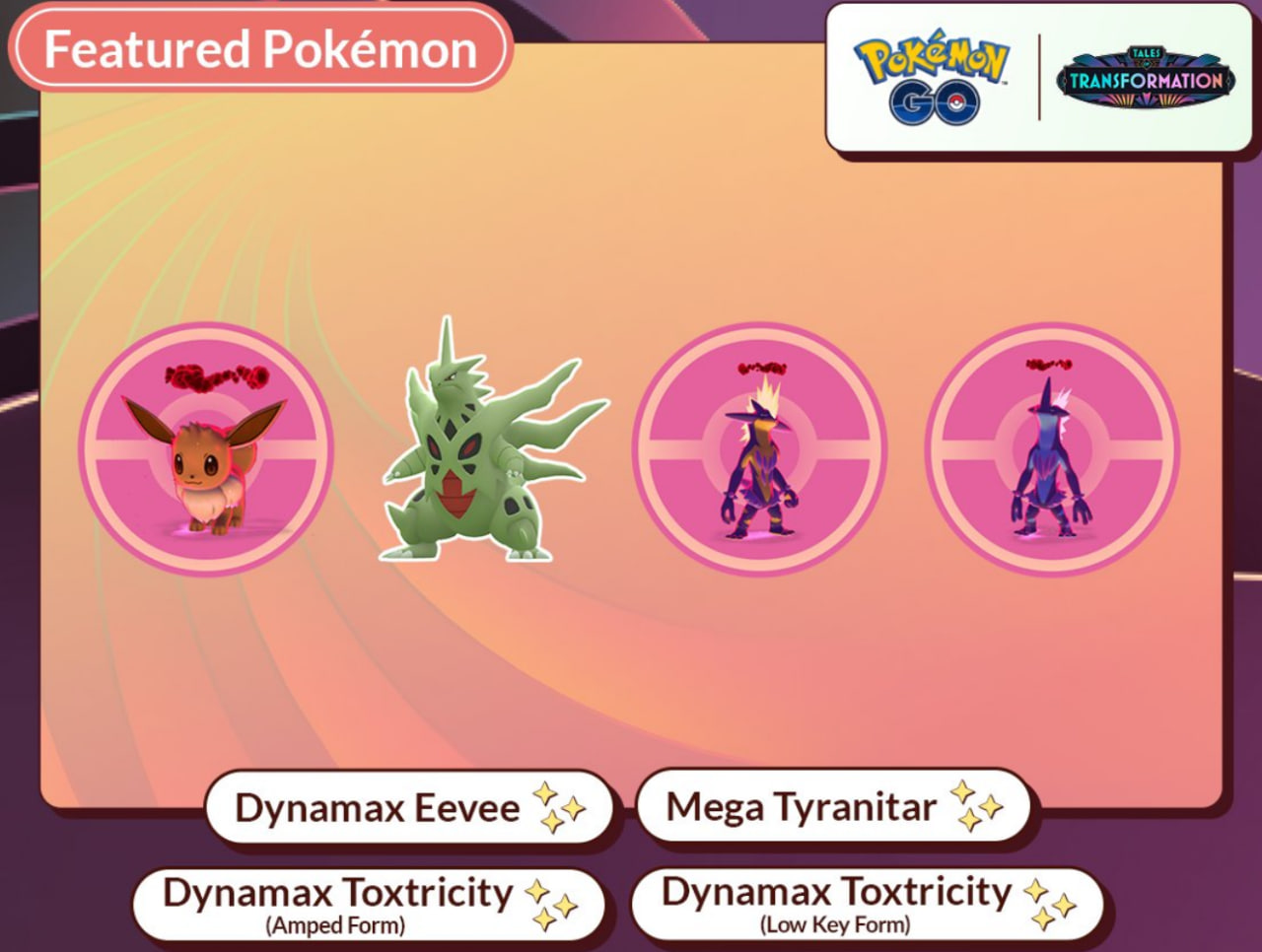
Task: Select the Dynamax Eevee label
Action: (x=378, y=808)
